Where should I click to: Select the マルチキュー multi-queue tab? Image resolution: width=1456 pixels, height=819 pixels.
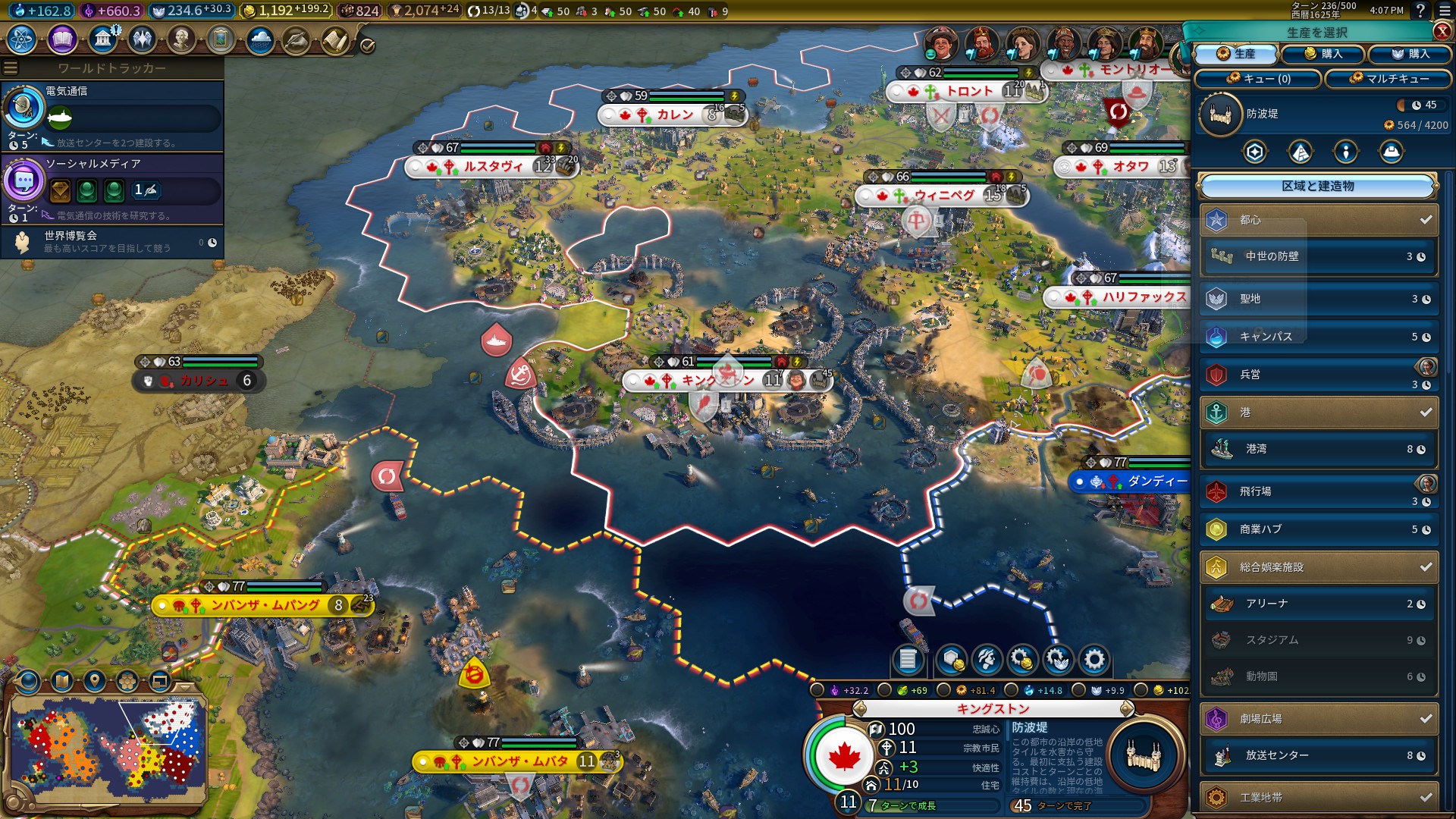coord(1388,78)
